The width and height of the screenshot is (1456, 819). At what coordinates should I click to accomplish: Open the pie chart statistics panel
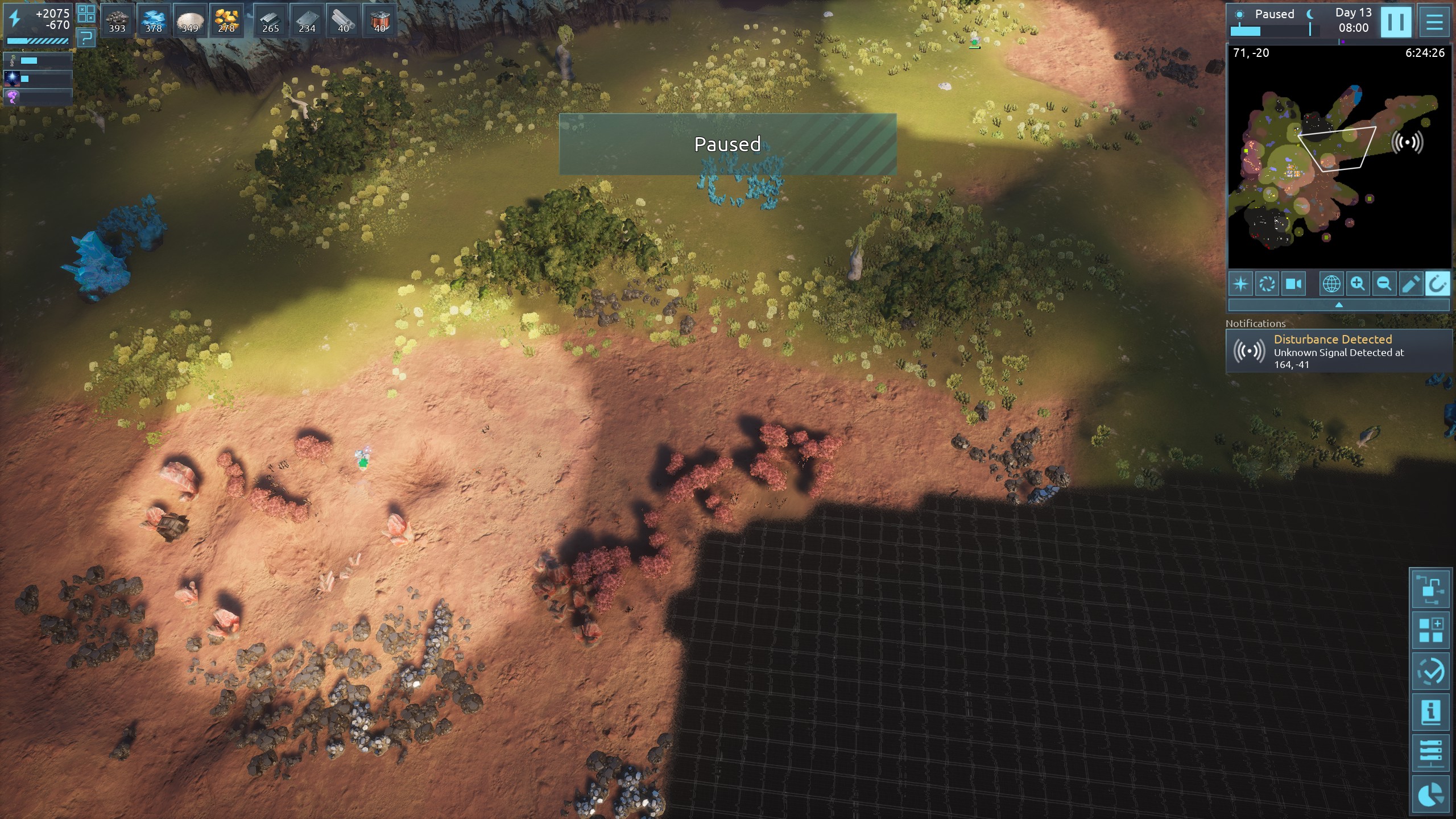pyautogui.click(x=1430, y=795)
